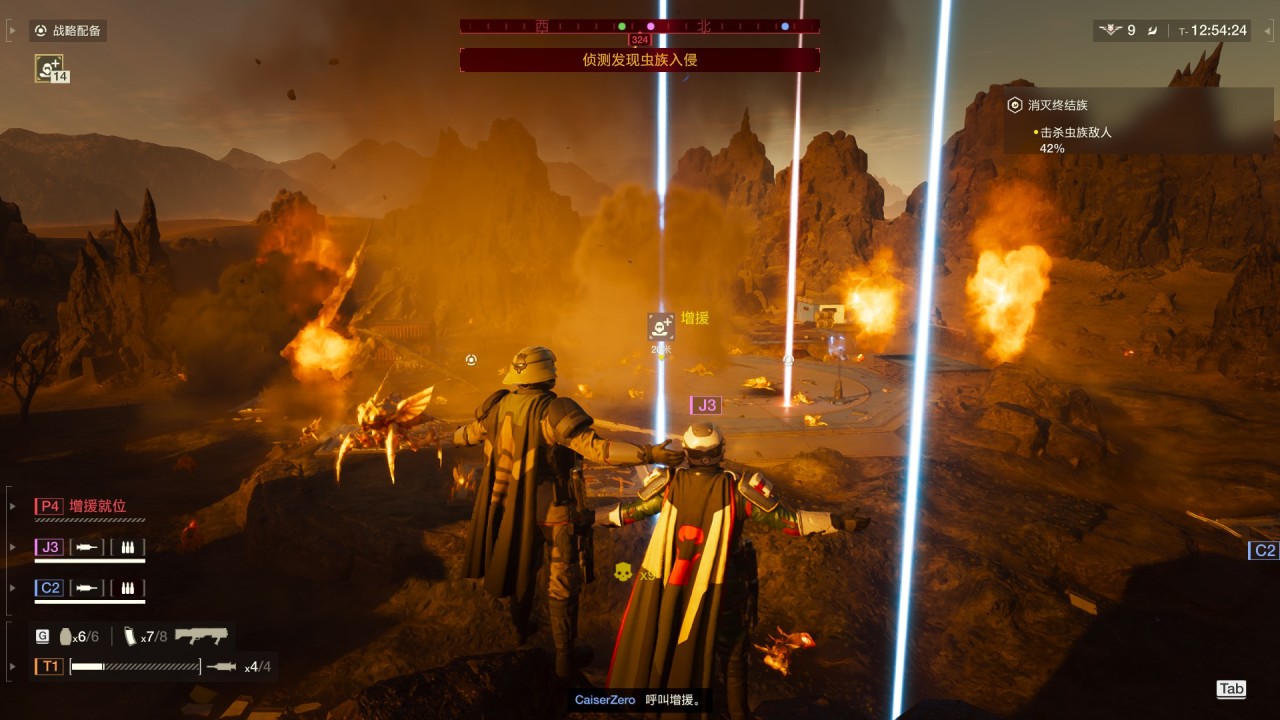
Task: Click the J3 teammate name tag
Action: pyautogui.click(x=705, y=405)
